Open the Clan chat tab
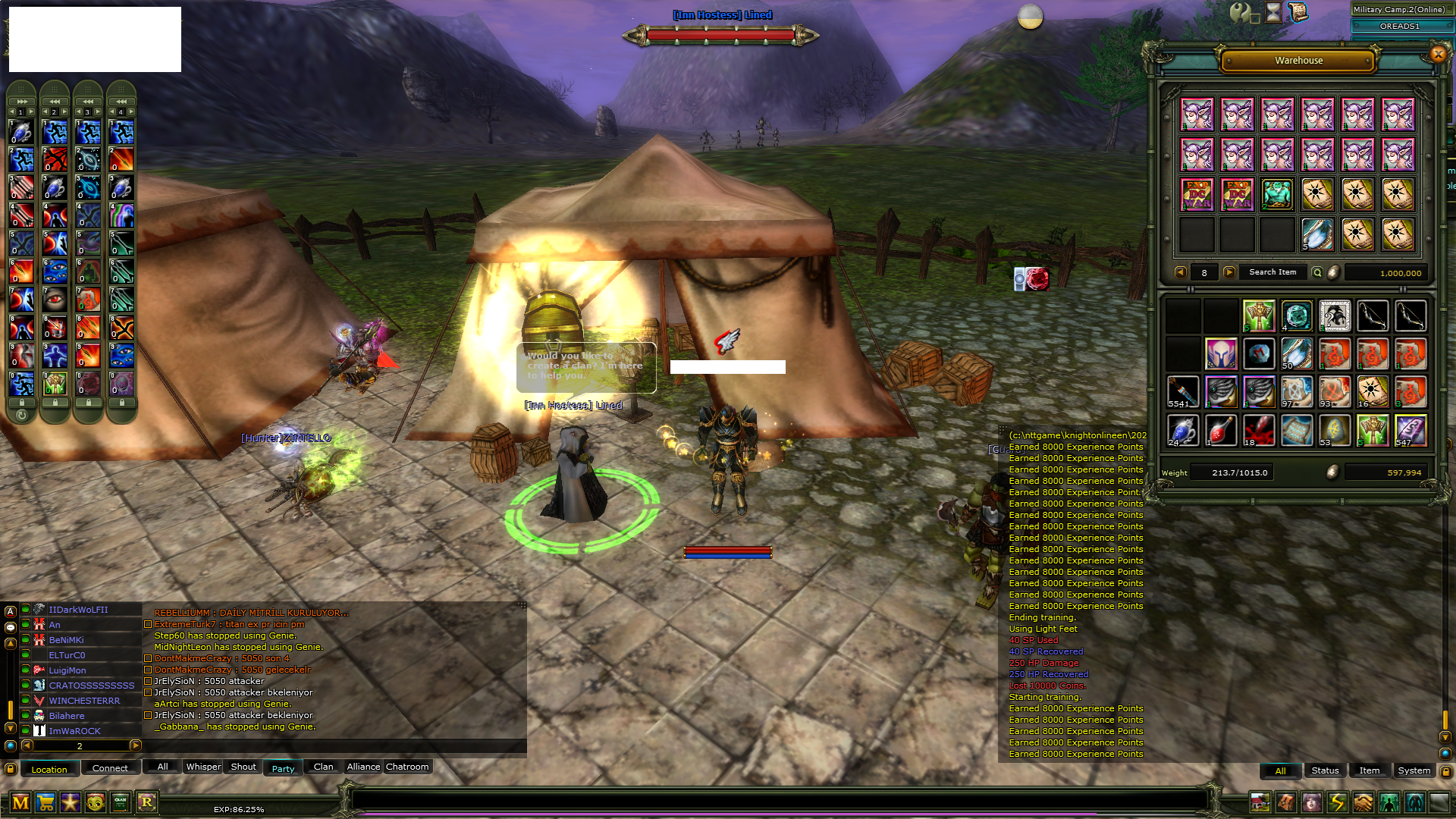 pos(323,767)
